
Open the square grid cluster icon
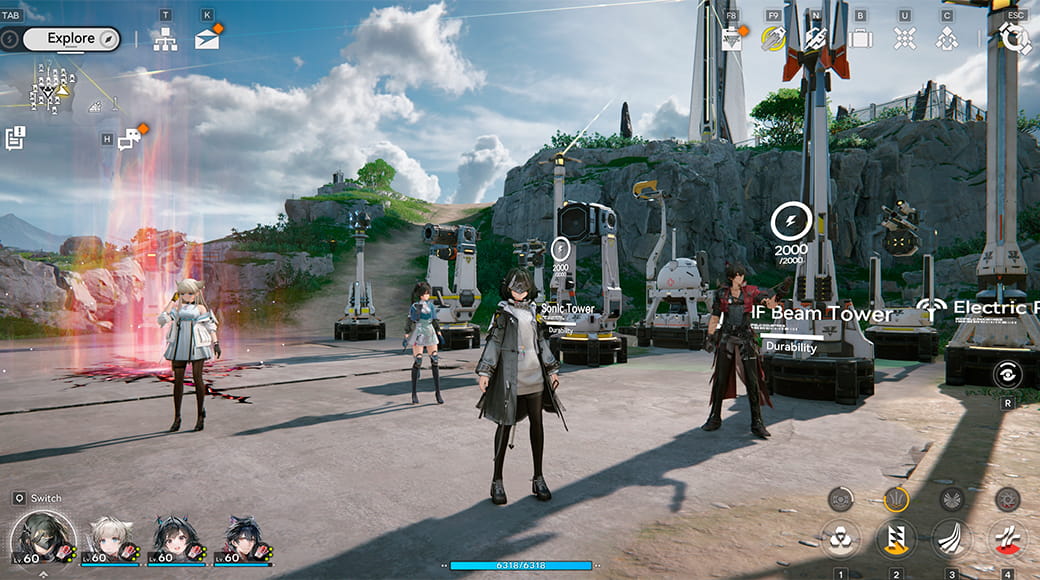pyautogui.click(x=904, y=39)
